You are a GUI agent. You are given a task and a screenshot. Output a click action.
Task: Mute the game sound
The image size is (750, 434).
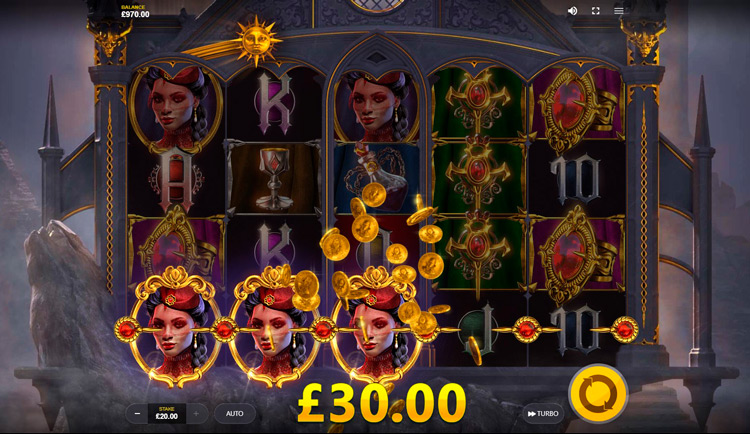pos(572,11)
